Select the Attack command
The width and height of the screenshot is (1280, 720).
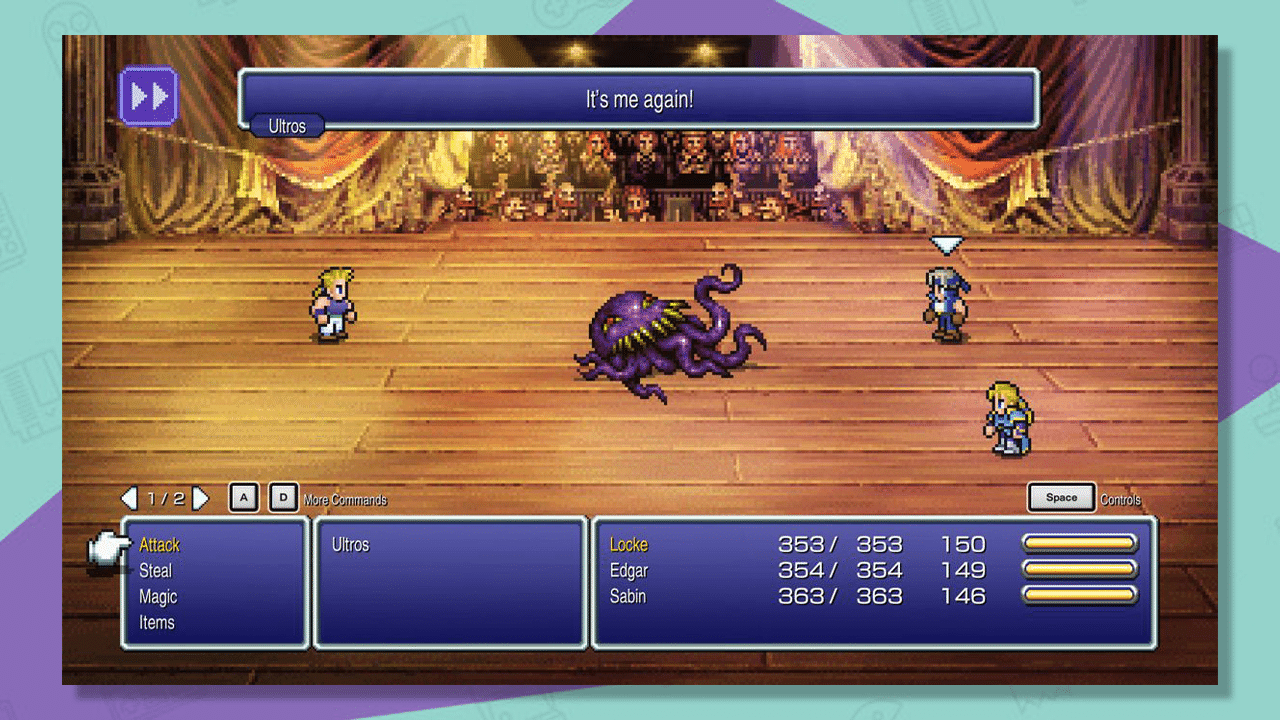(x=158, y=545)
